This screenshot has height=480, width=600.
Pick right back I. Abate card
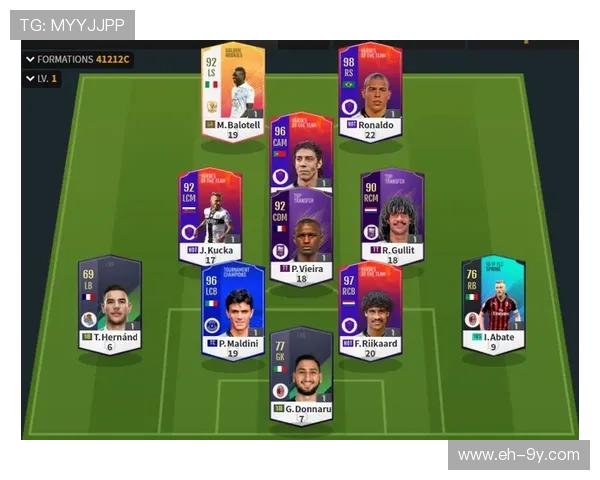tap(493, 304)
